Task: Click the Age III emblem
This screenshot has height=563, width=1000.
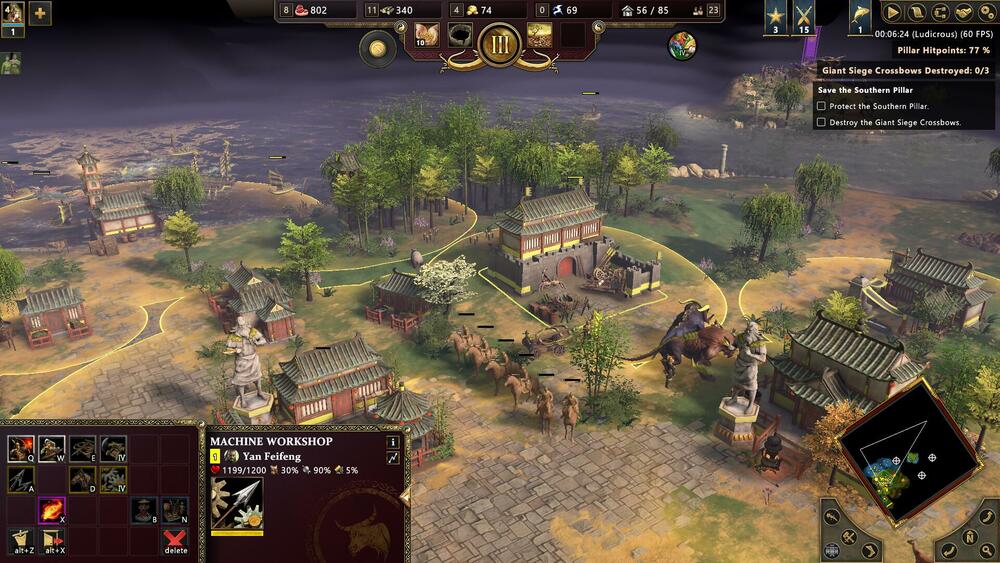Action: pos(498,45)
